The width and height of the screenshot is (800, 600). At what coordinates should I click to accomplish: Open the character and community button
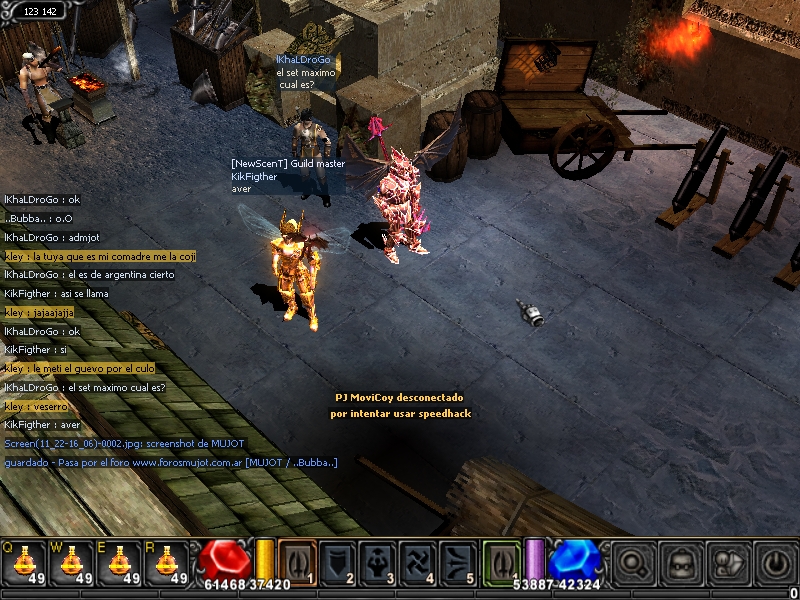click(726, 561)
